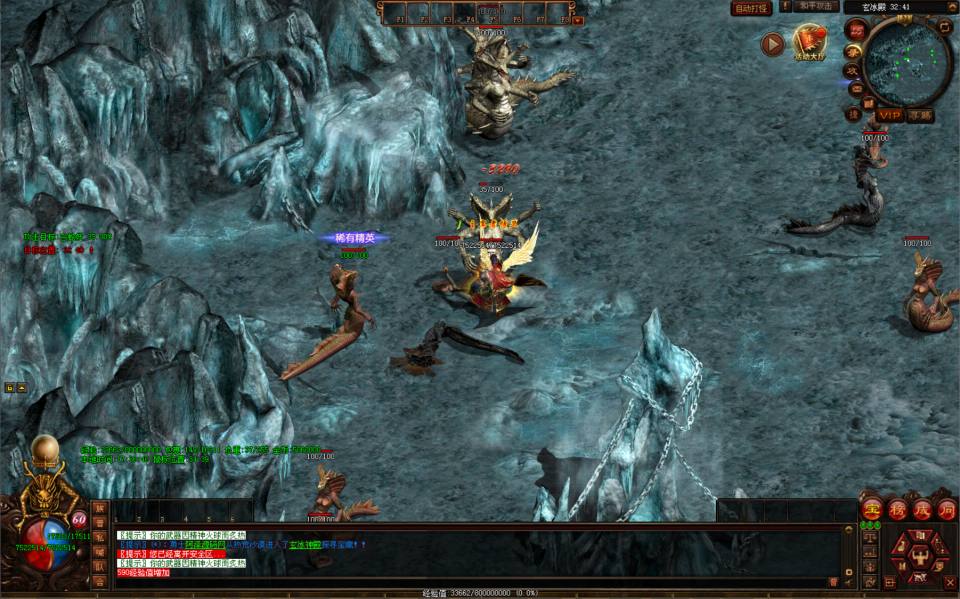The image size is (960, 599).
Task: Open the 活动大厅 events hall icon
Action: tap(809, 42)
